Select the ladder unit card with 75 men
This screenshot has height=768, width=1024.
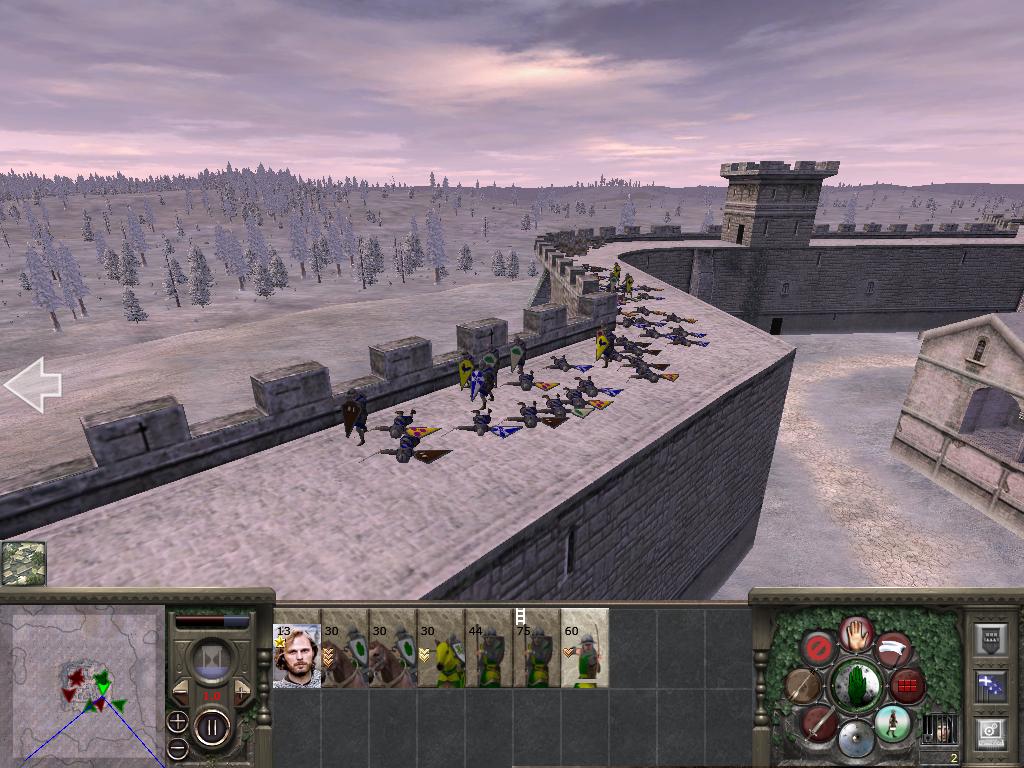(537, 656)
